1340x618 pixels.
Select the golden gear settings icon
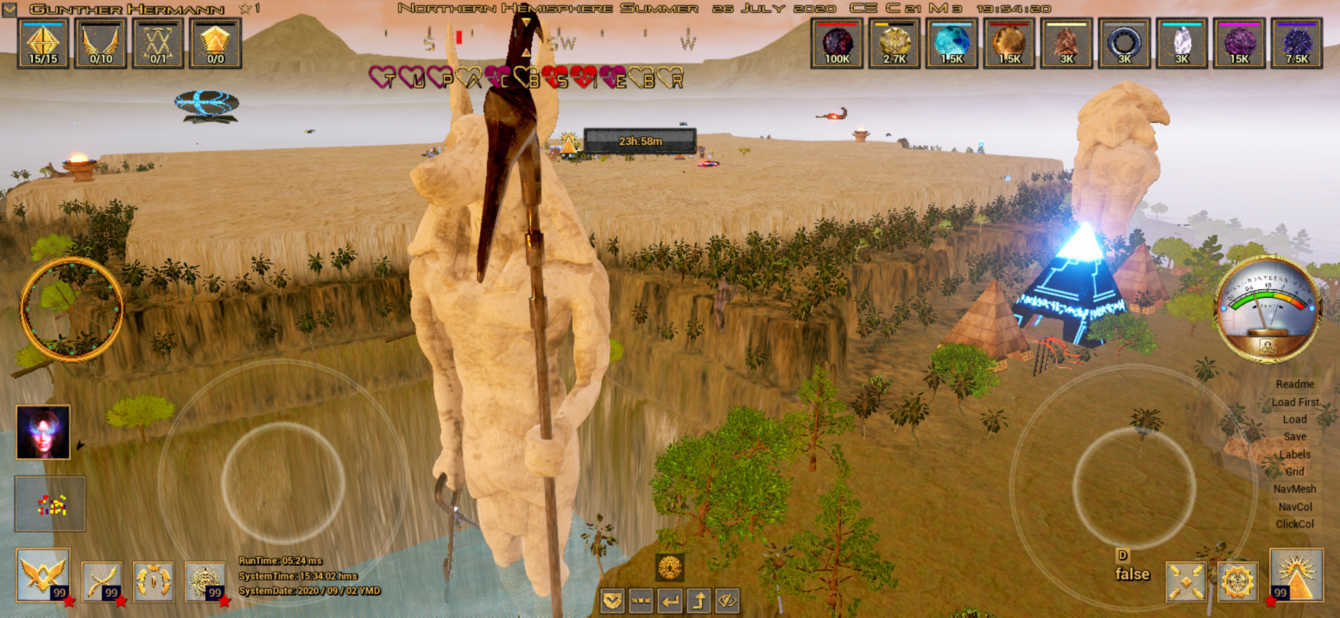pos(1237,580)
